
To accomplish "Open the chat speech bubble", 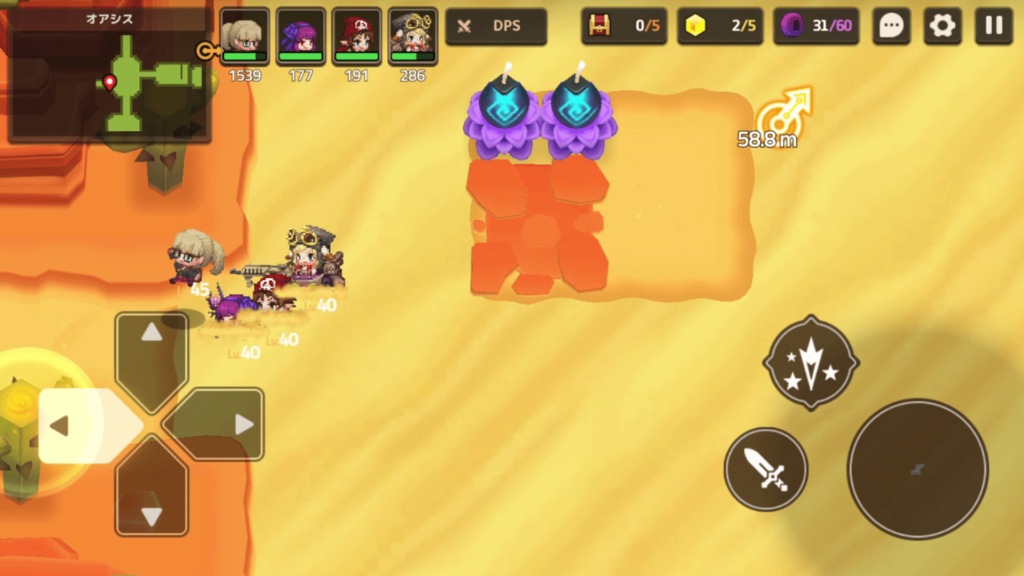I will pos(890,26).
